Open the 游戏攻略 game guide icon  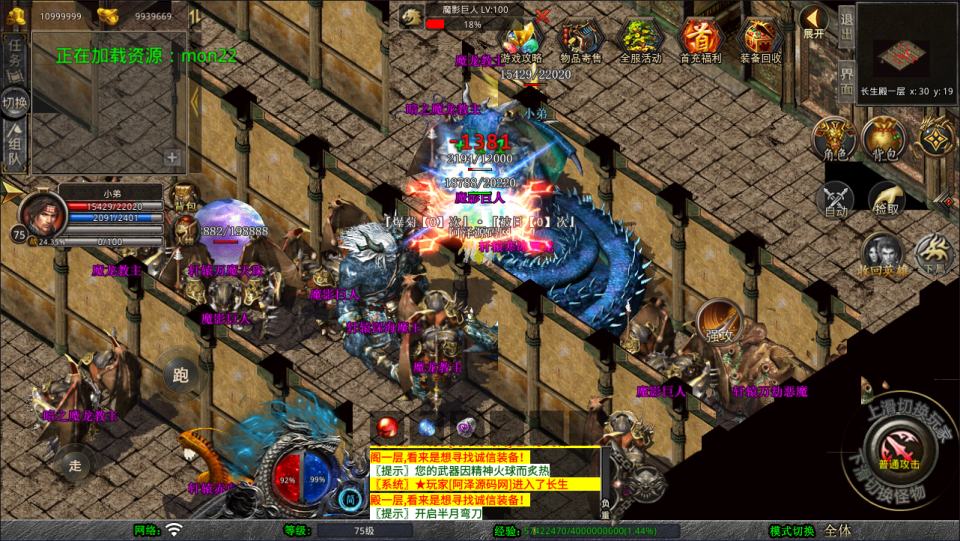(521, 40)
